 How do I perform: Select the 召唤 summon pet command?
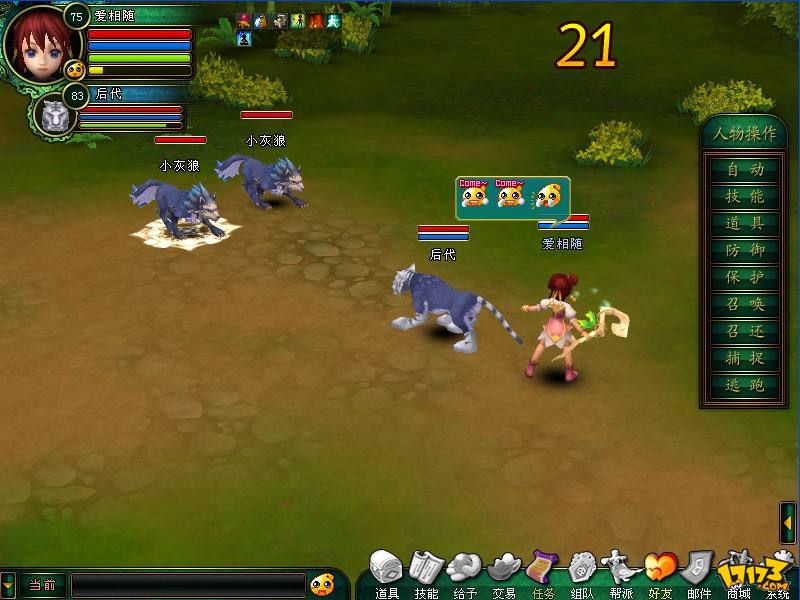click(x=745, y=305)
